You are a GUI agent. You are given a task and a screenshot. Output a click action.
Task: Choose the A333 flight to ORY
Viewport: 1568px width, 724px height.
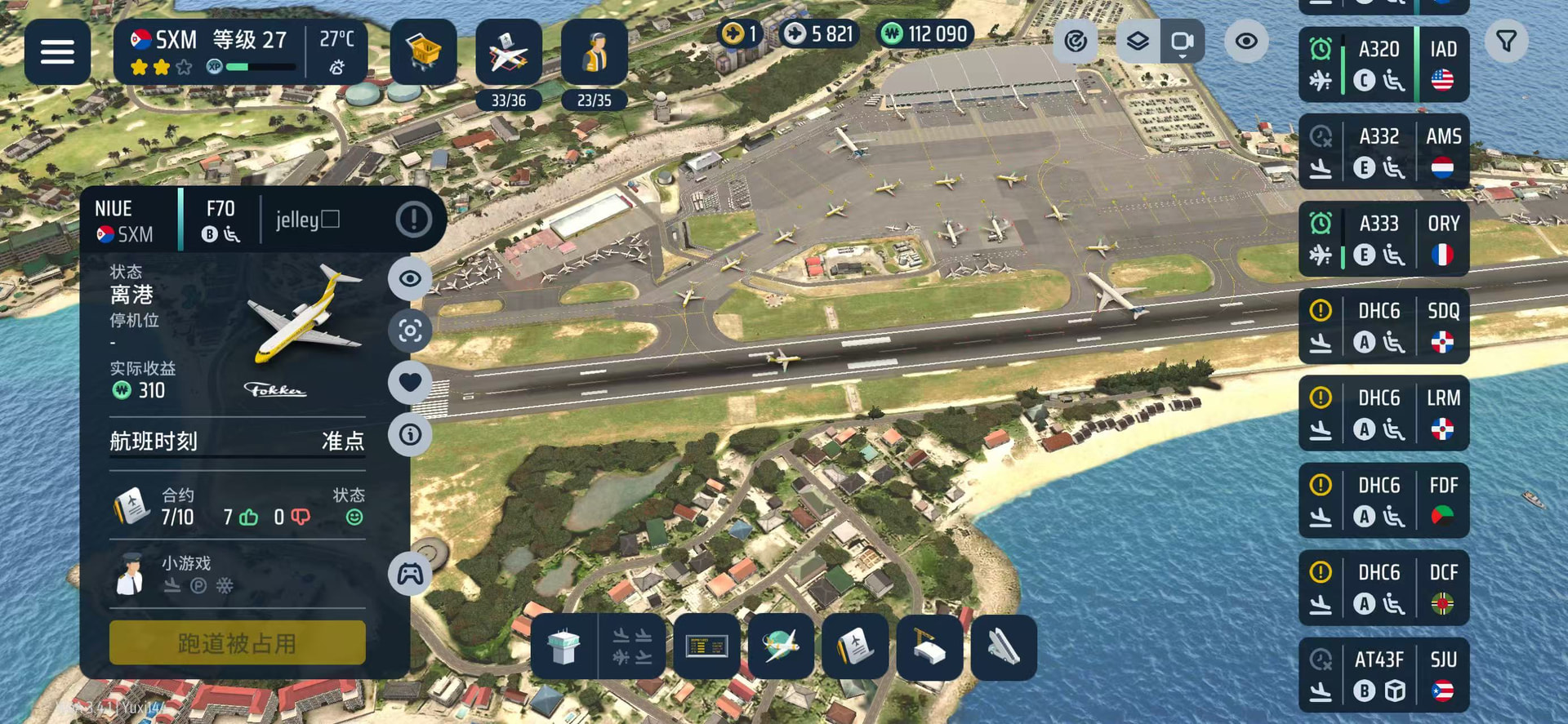coord(1383,239)
